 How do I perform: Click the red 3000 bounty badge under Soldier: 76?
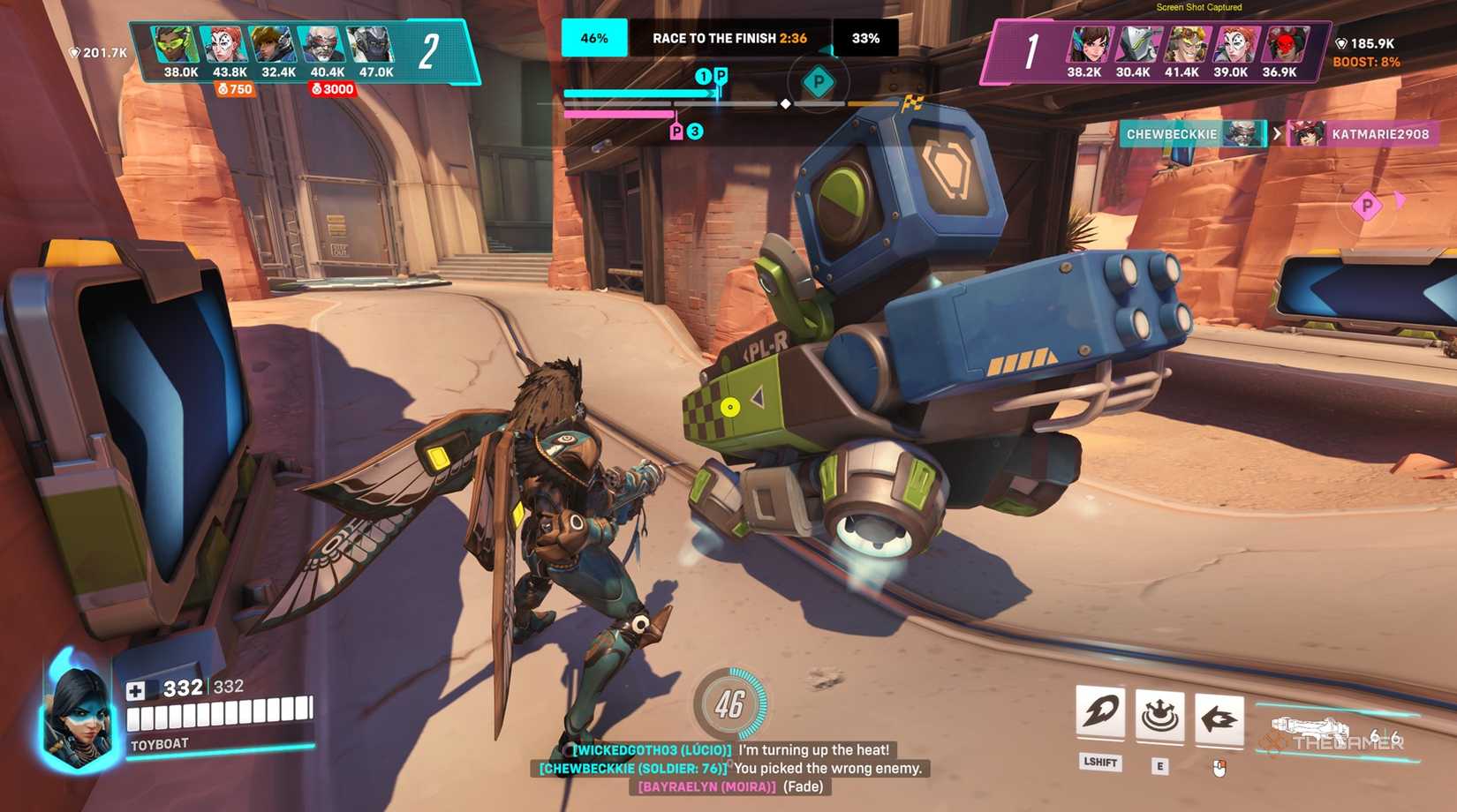coord(331,89)
